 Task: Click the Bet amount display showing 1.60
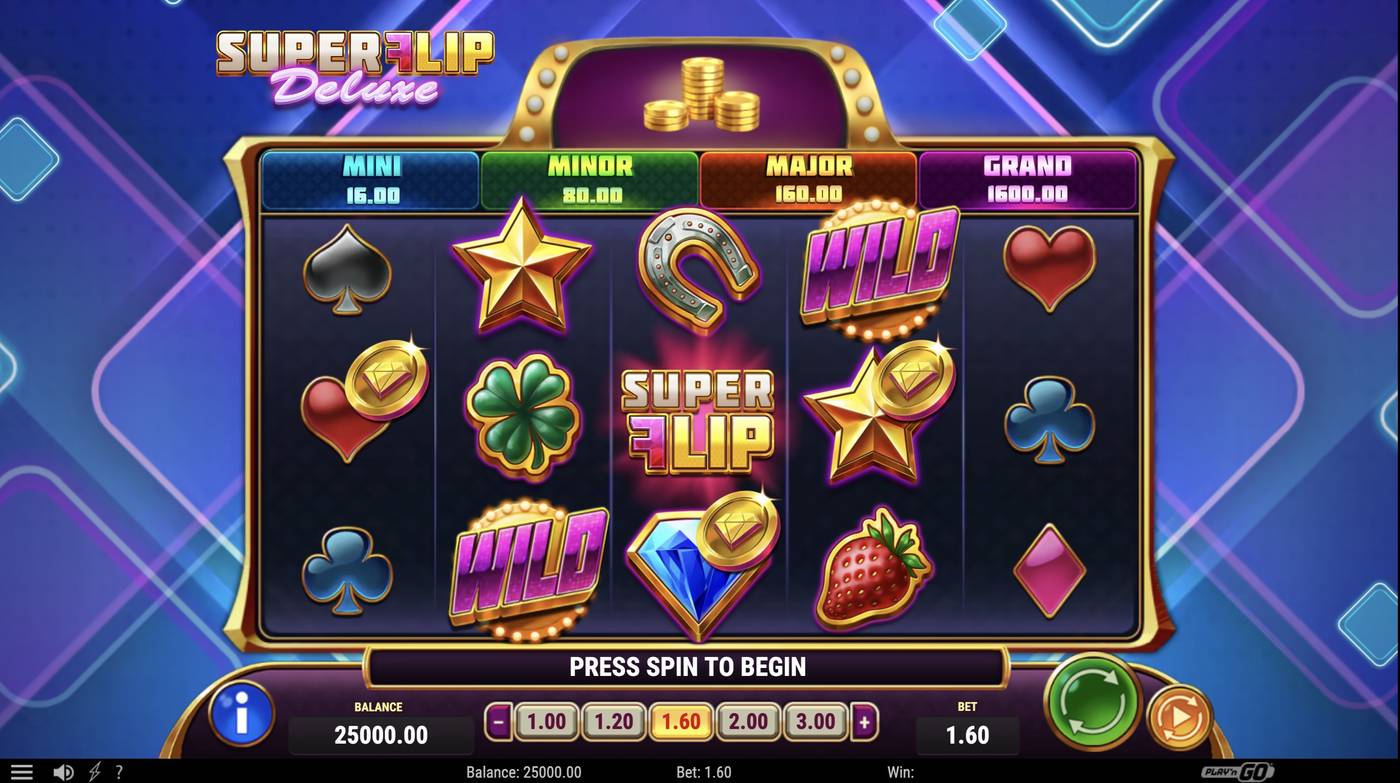968,734
